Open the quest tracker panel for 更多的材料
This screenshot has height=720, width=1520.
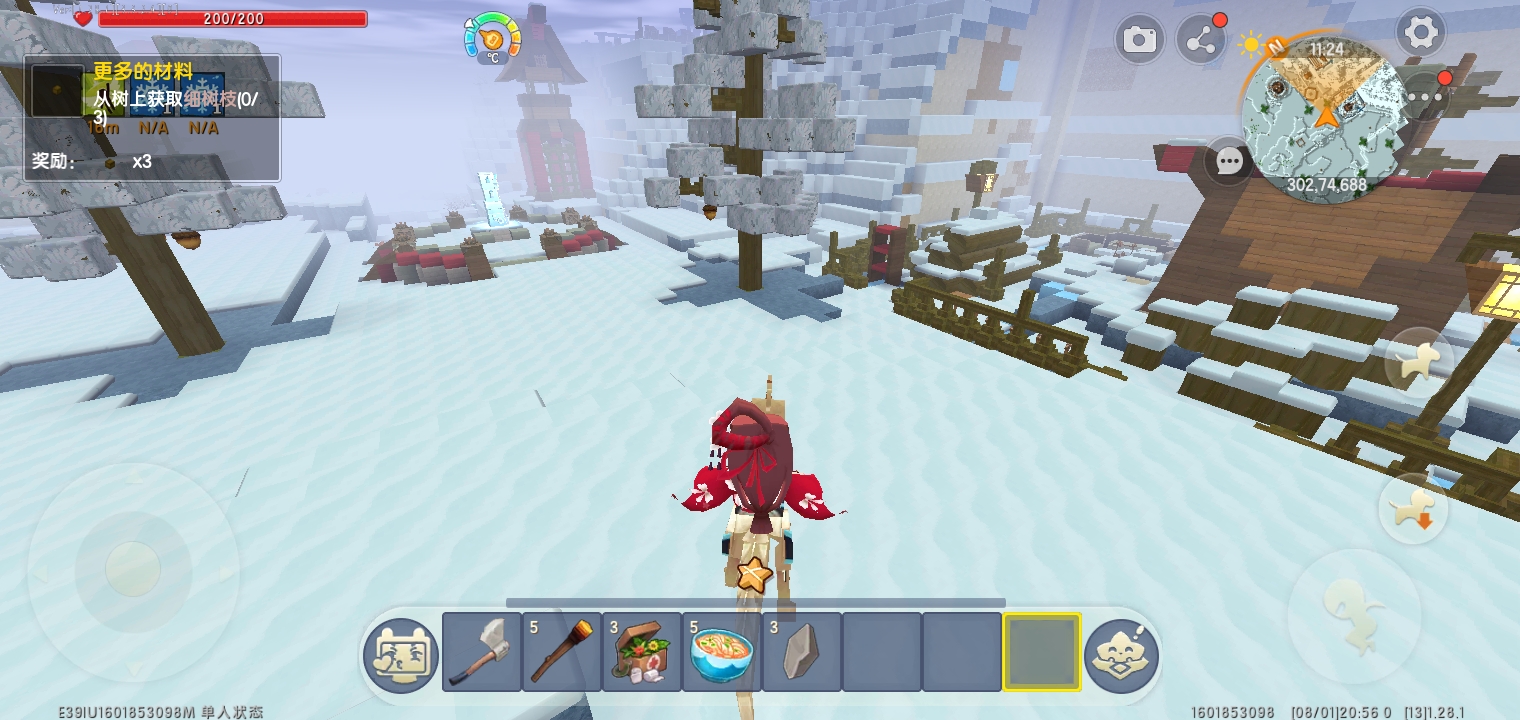tap(152, 118)
